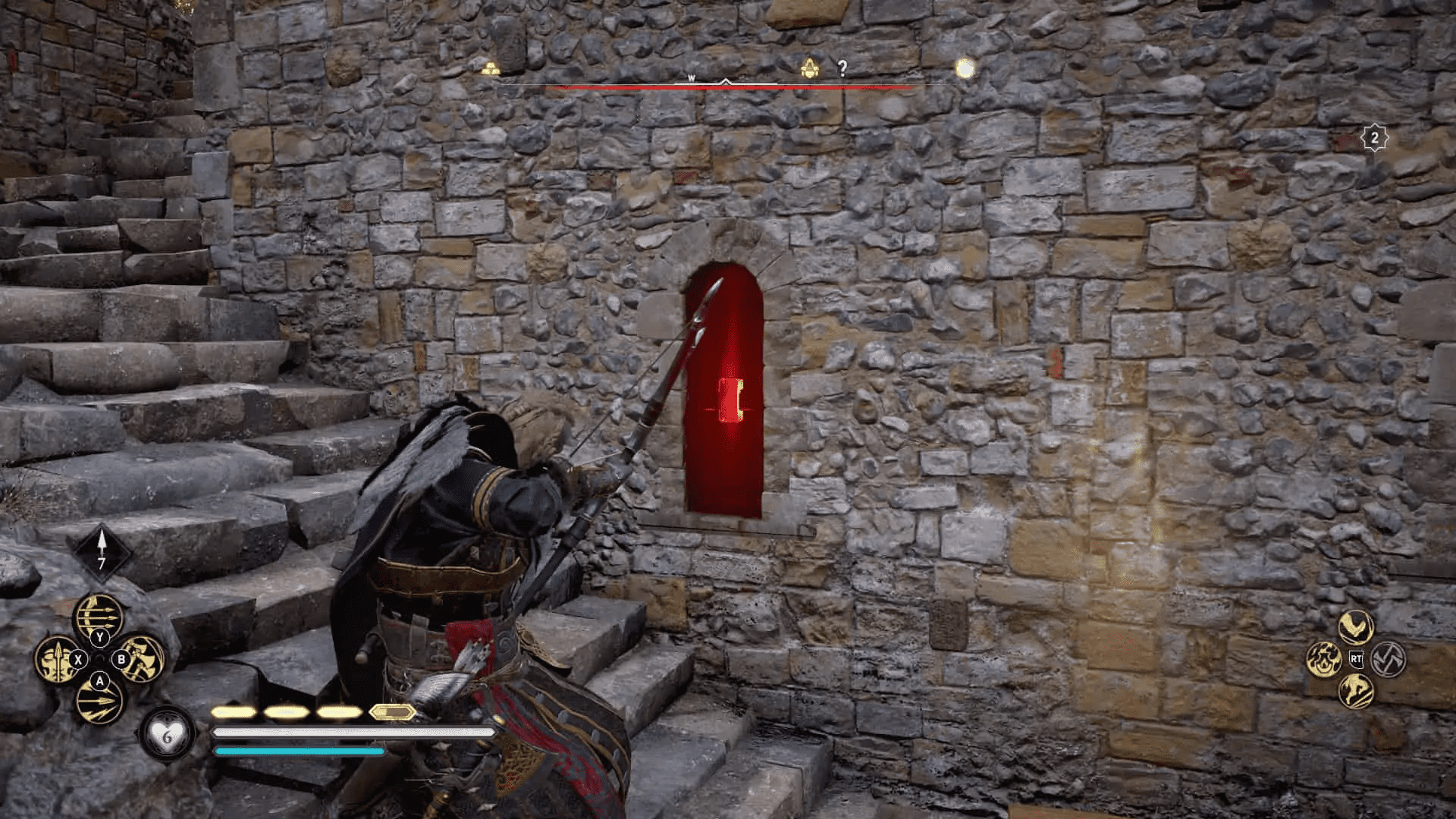The width and height of the screenshot is (1456, 819).
Task: Click the heart-shaped rations icon showing 6
Action: pyautogui.click(x=167, y=736)
